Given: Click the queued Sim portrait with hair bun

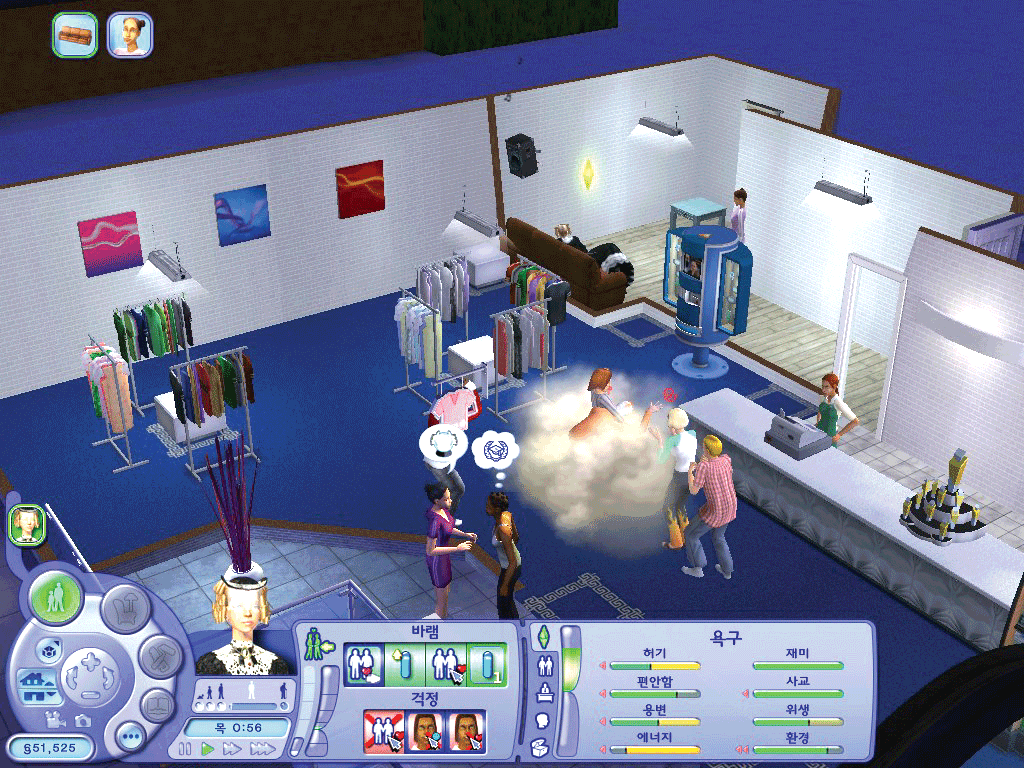Looking at the screenshot, I should click(x=129, y=35).
